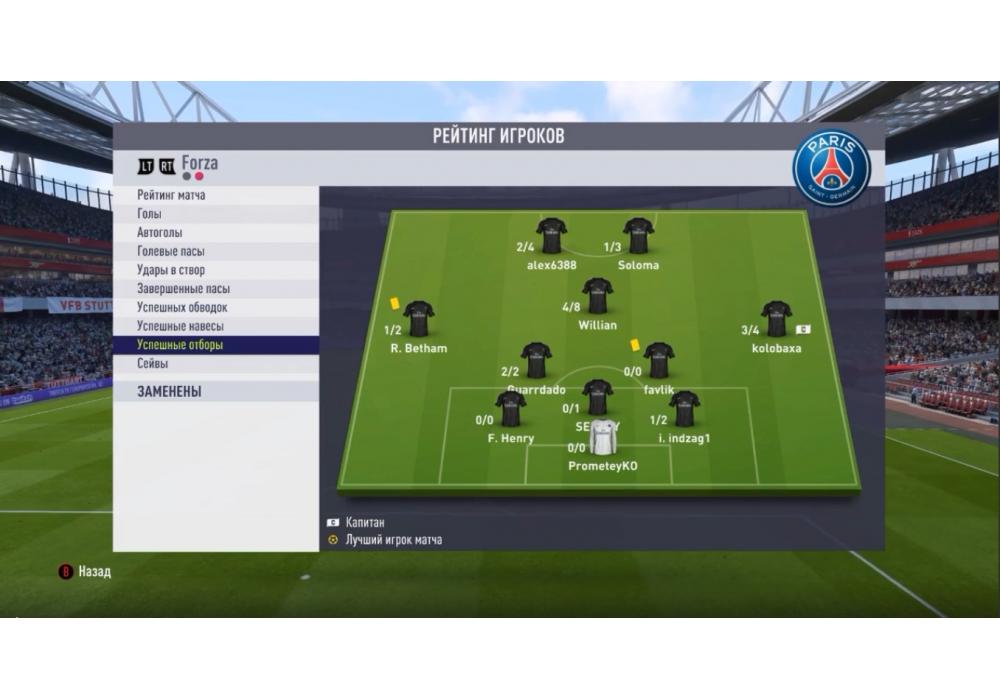Screen dimensions: 1000x700
Task: Show the Успешные навесы statistics
Action: [180, 326]
